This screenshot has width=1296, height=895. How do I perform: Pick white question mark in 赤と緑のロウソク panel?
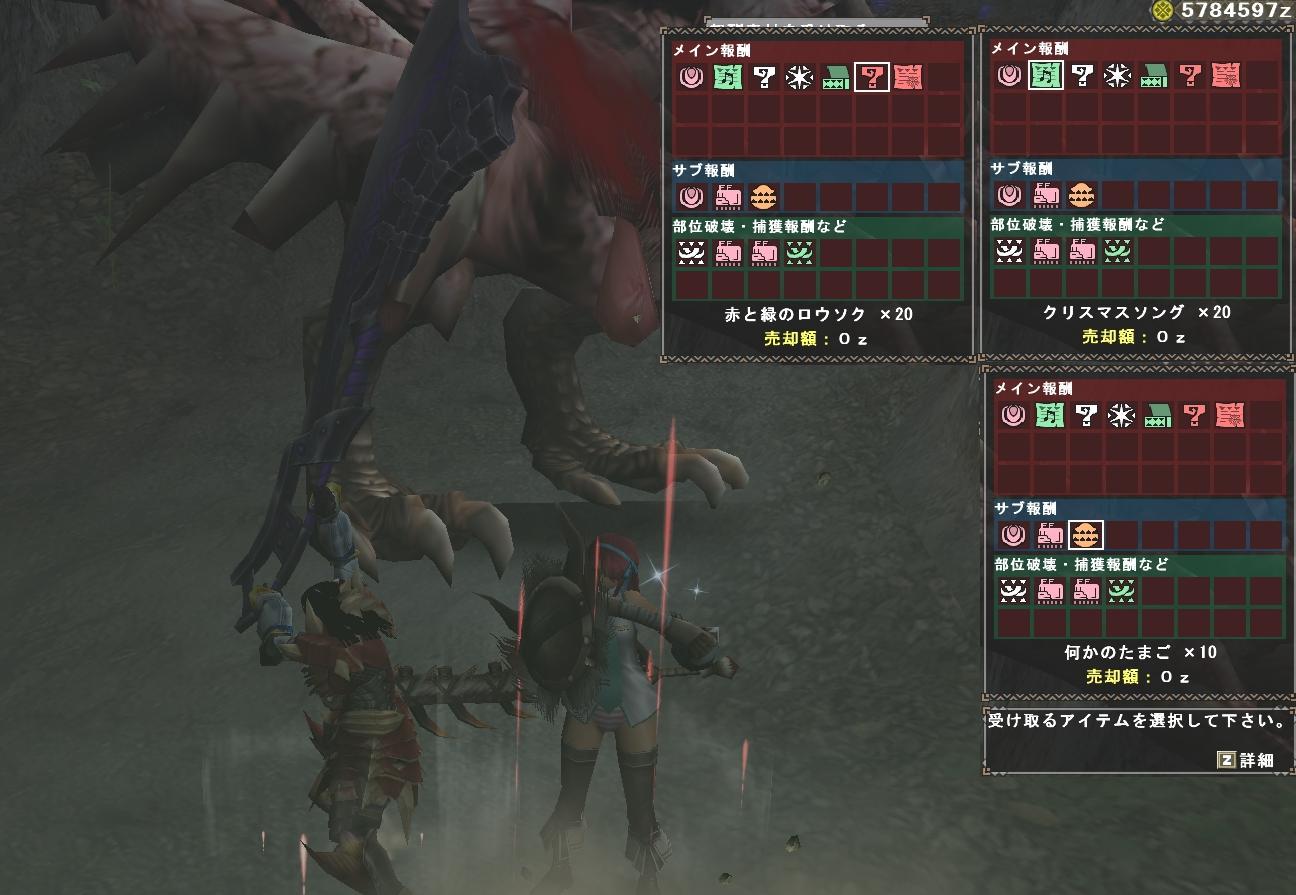764,77
